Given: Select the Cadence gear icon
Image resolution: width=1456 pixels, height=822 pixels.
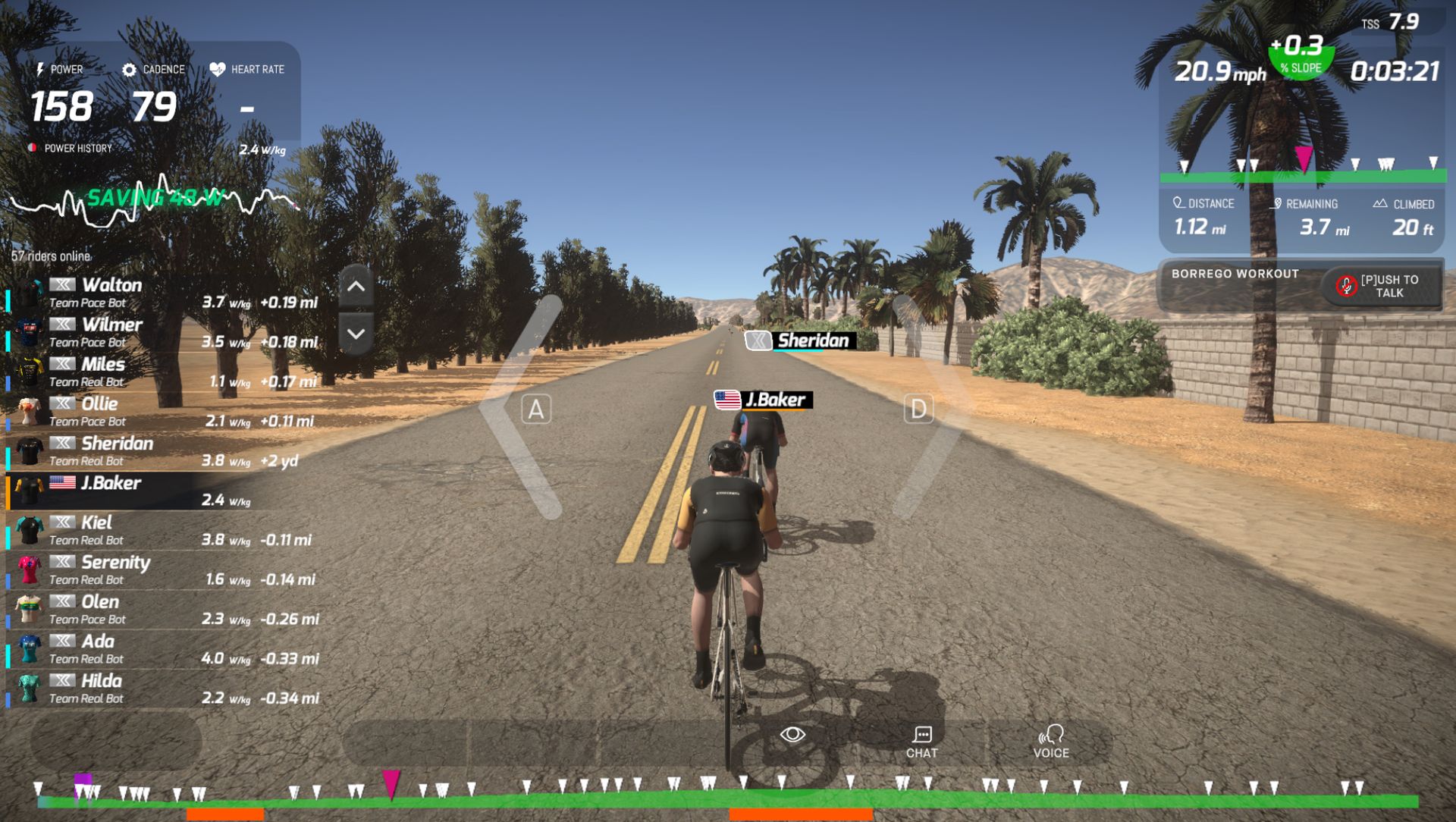Looking at the screenshot, I should click(x=129, y=69).
